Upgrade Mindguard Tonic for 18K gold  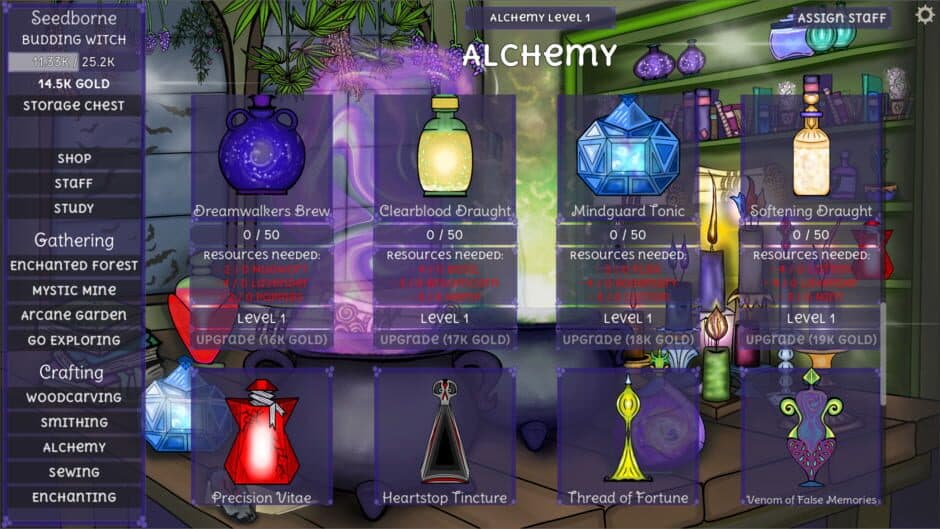(628, 340)
